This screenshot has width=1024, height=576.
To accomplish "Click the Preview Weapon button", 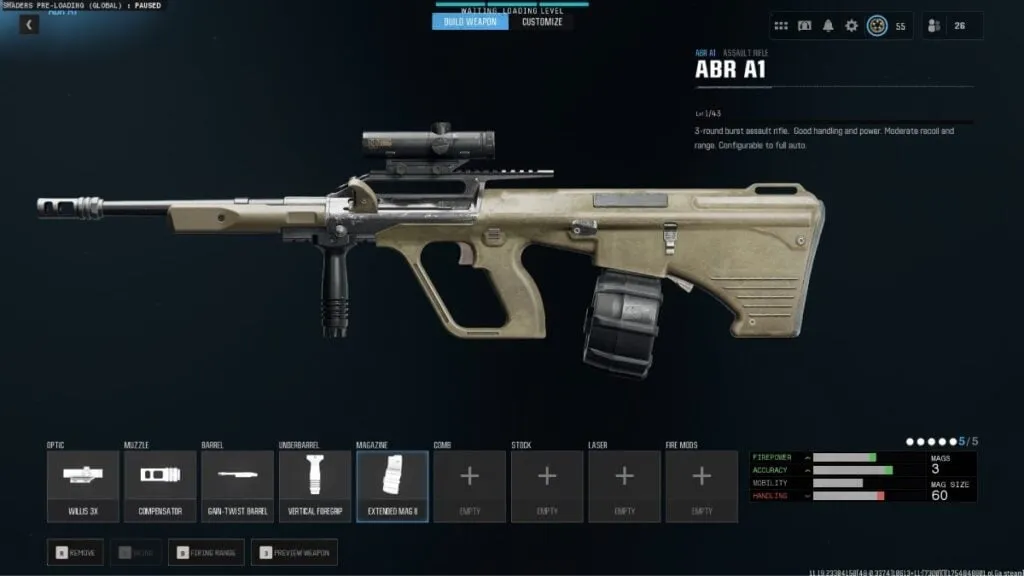I will (x=294, y=552).
